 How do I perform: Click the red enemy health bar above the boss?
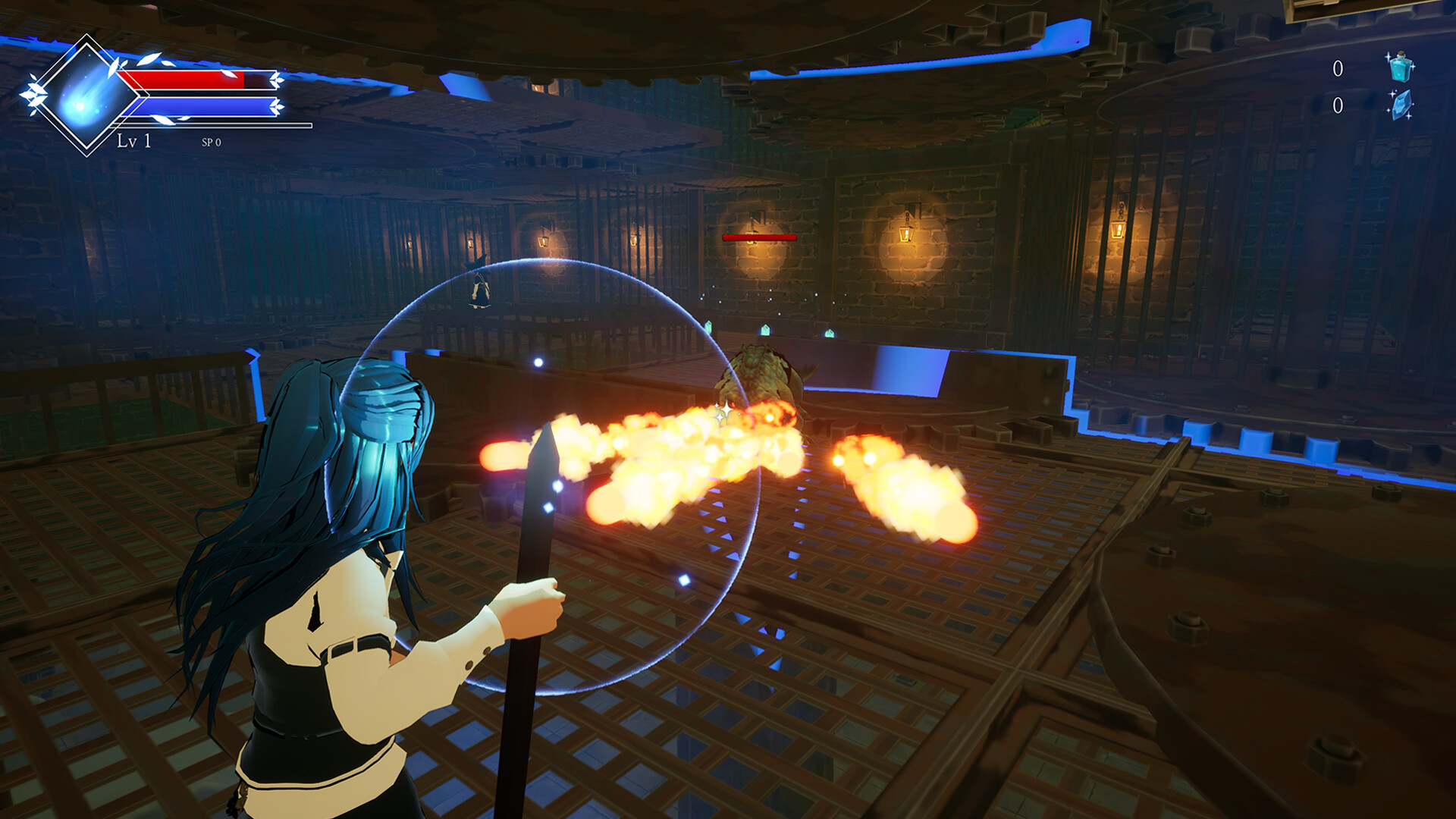758,237
